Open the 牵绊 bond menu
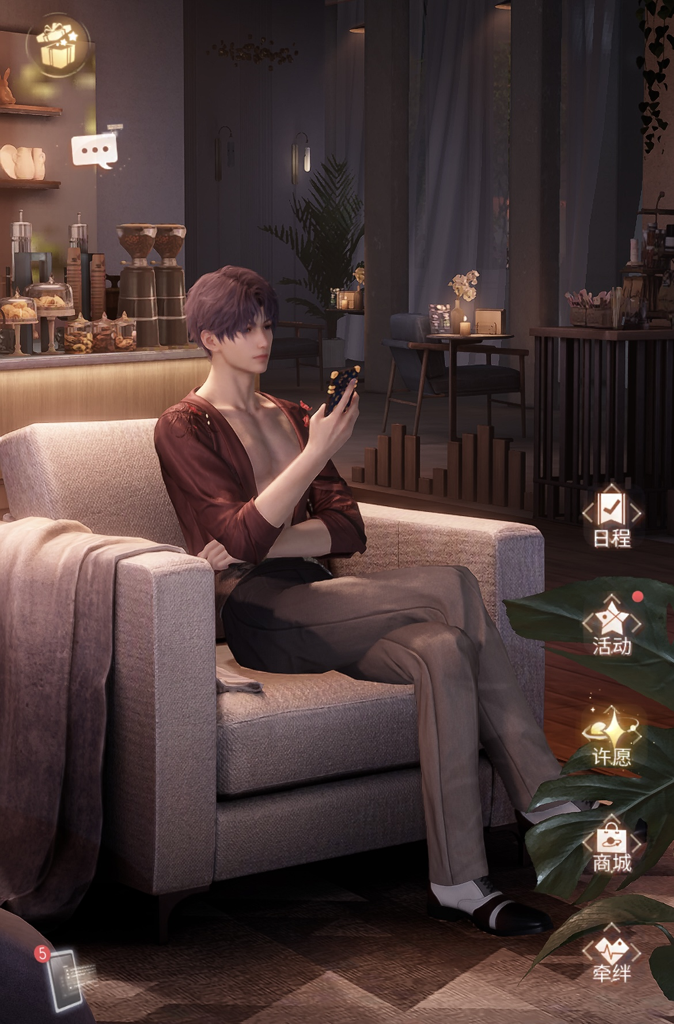Viewport: 674px width, 1024px height. click(x=612, y=953)
